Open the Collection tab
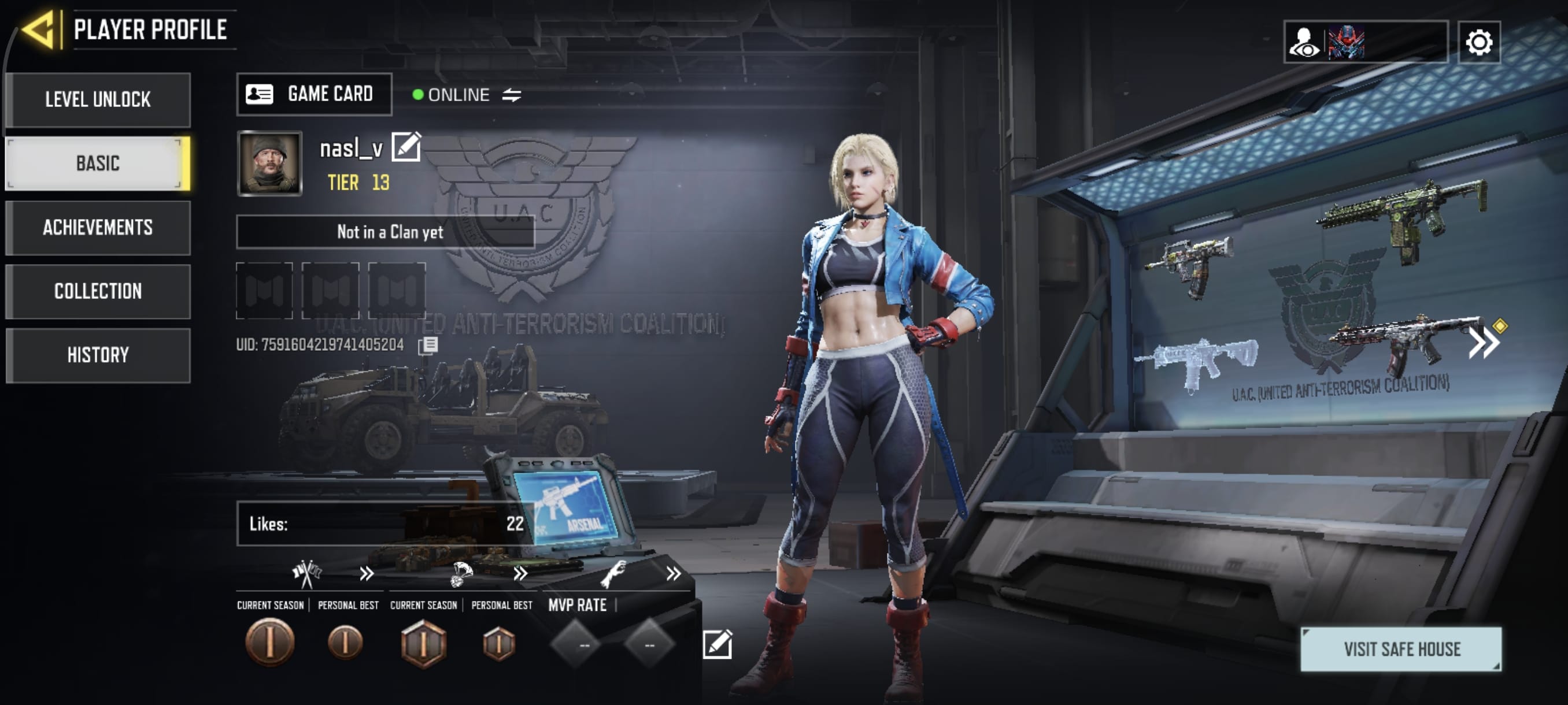 [x=97, y=291]
